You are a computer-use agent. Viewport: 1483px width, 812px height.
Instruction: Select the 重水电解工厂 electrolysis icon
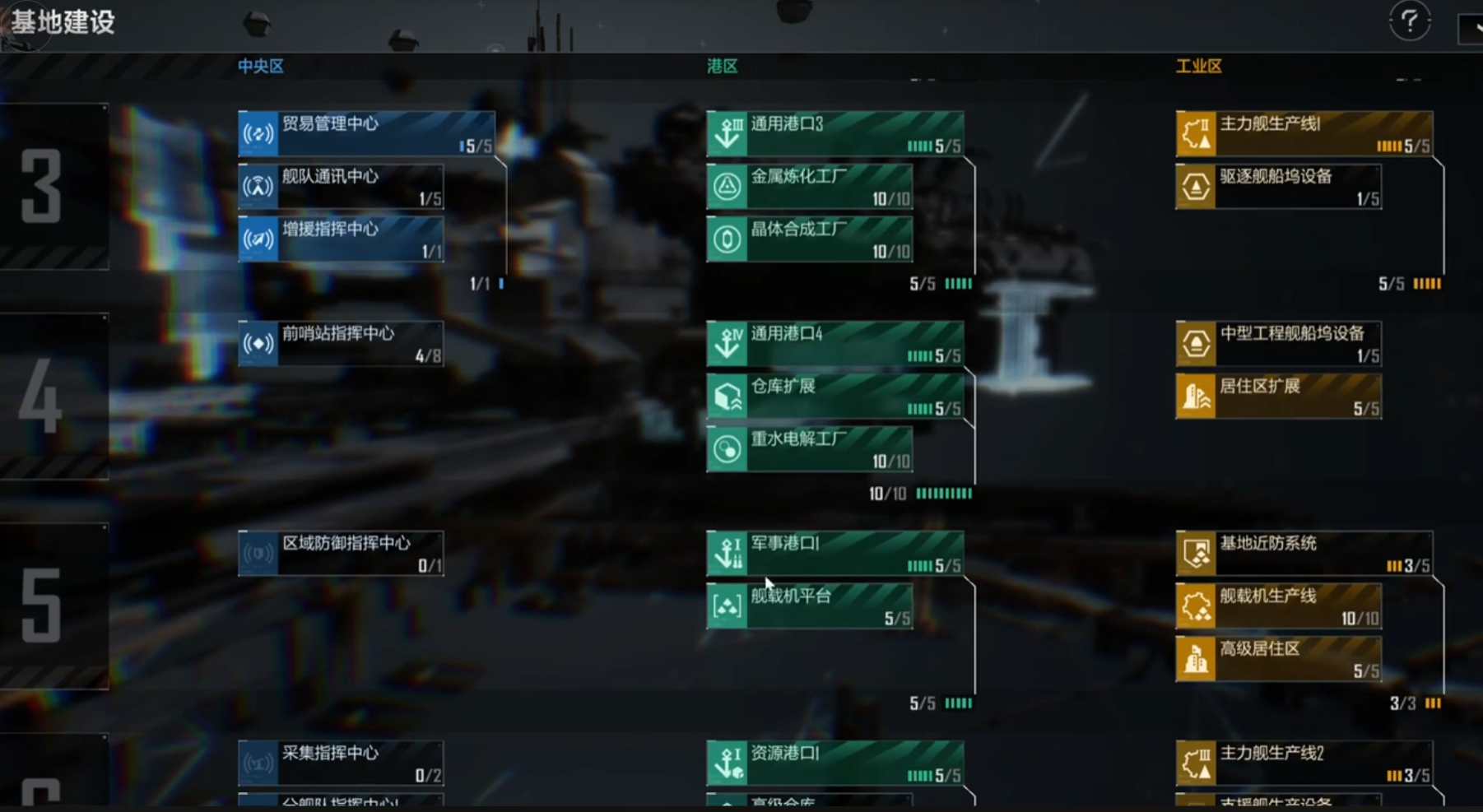[728, 449]
